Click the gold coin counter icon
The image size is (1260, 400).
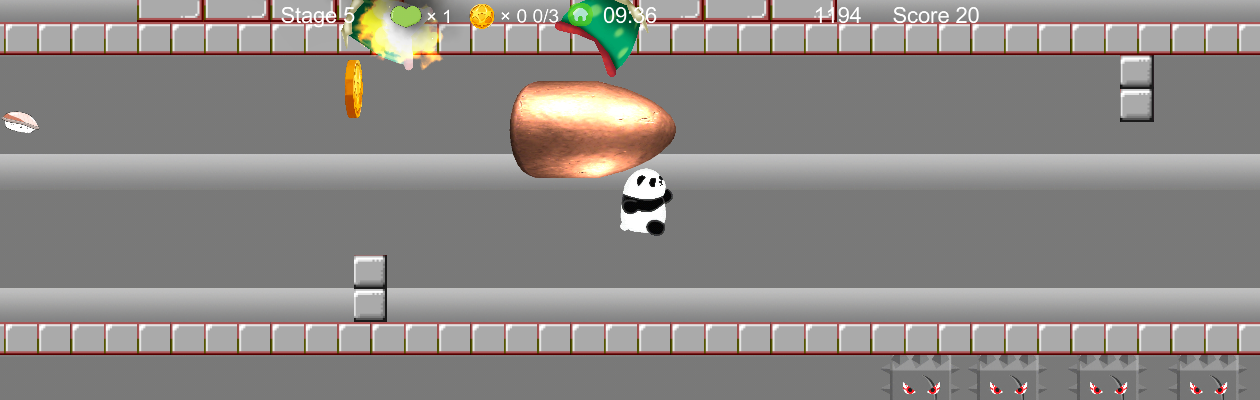(482, 16)
